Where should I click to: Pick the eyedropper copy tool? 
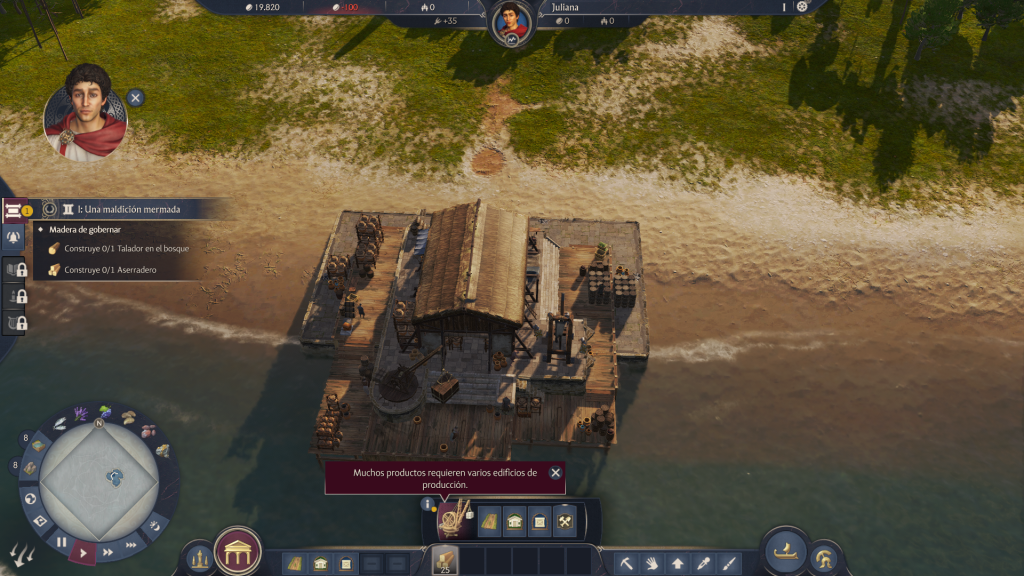click(704, 563)
